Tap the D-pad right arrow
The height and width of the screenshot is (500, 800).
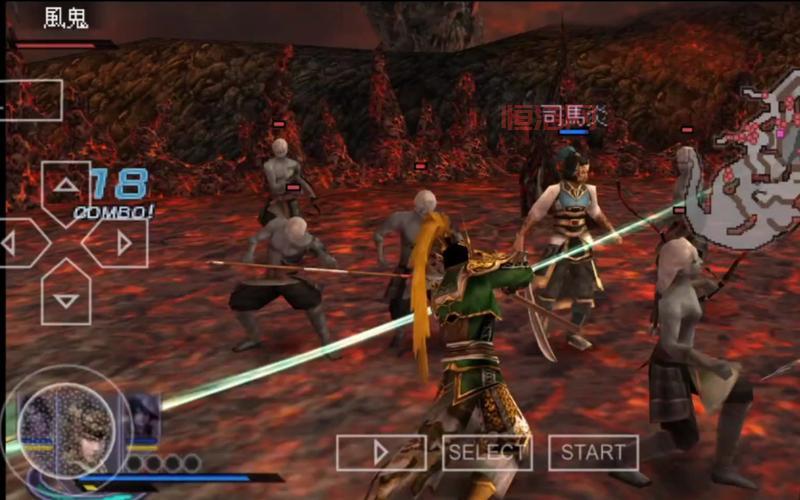pos(120,243)
